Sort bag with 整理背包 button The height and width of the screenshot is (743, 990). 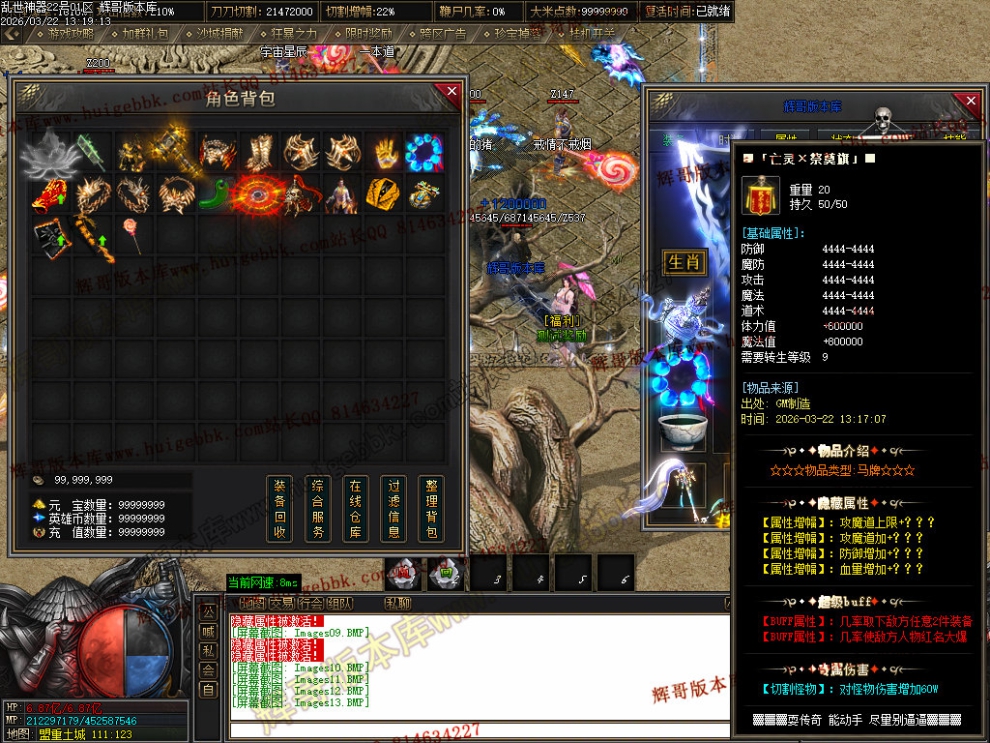pos(430,509)
